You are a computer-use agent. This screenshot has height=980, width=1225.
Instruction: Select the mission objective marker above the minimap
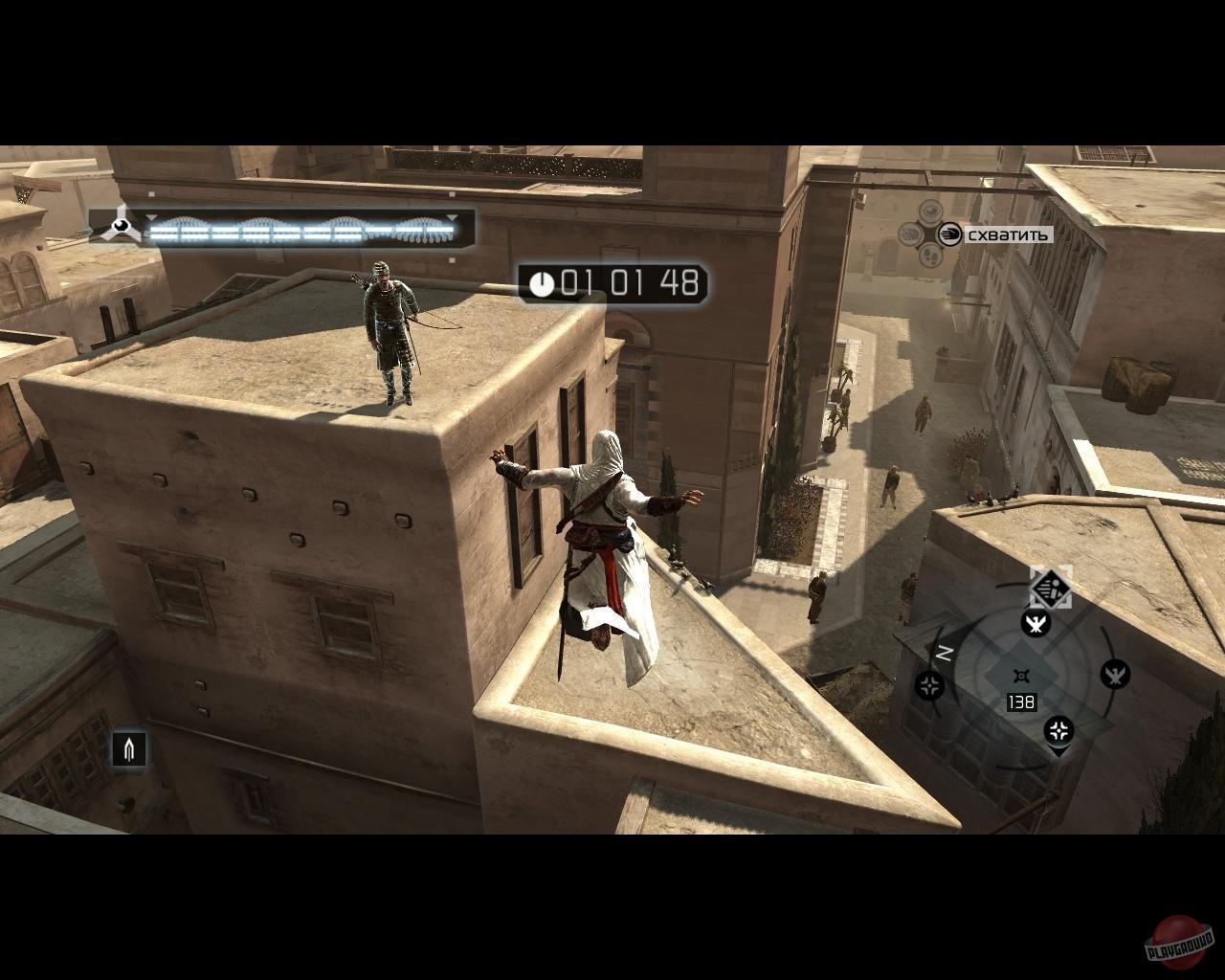coord(1051,590)
